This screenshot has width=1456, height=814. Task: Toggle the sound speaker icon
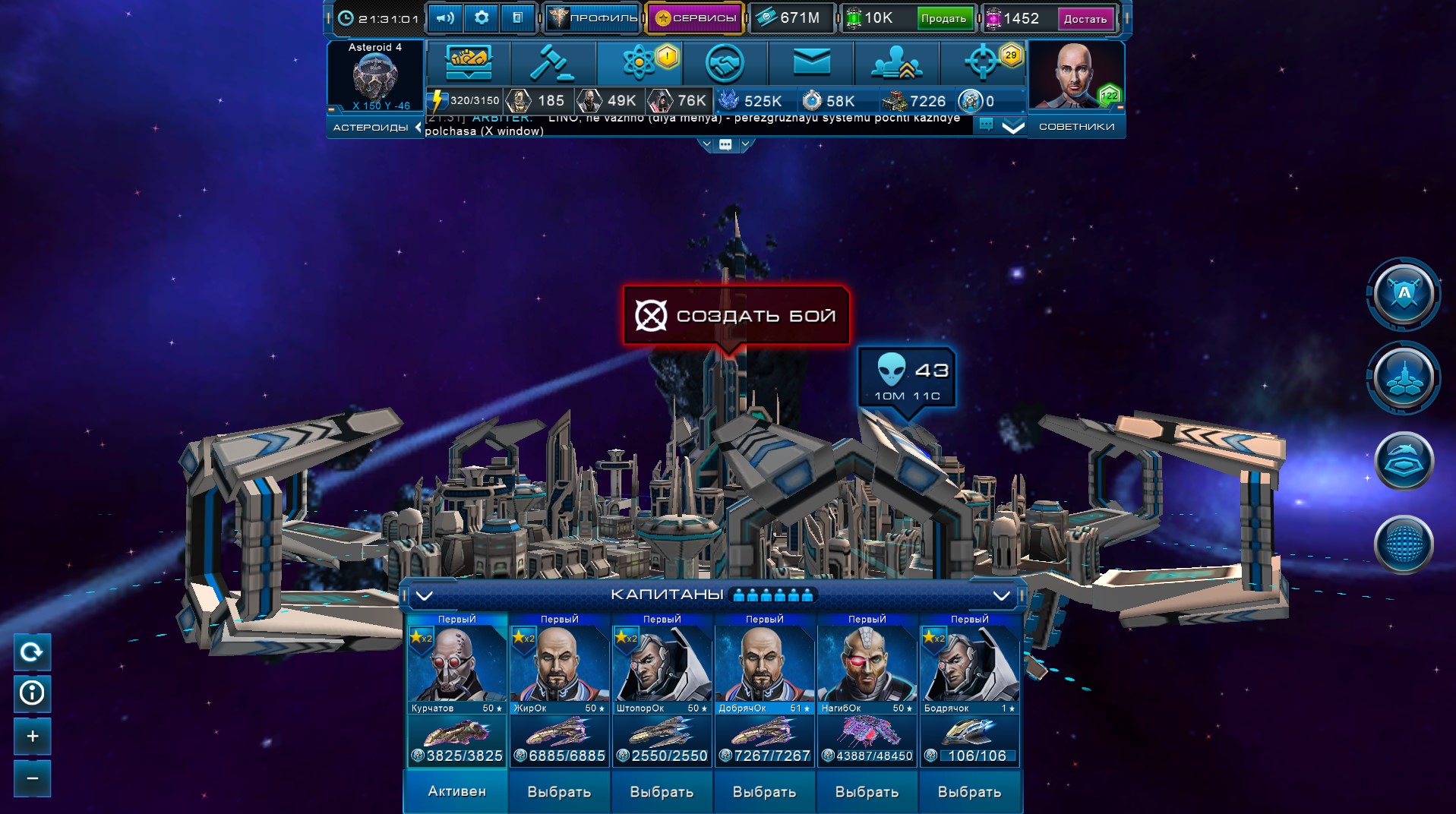click(445, 17)
